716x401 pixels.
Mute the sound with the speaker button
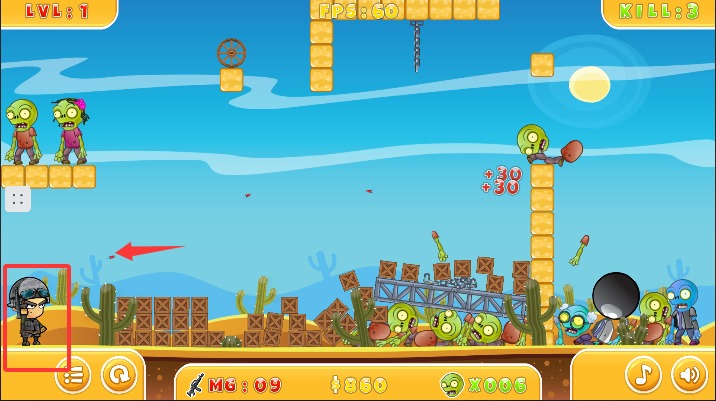click(x=688, y=375)
